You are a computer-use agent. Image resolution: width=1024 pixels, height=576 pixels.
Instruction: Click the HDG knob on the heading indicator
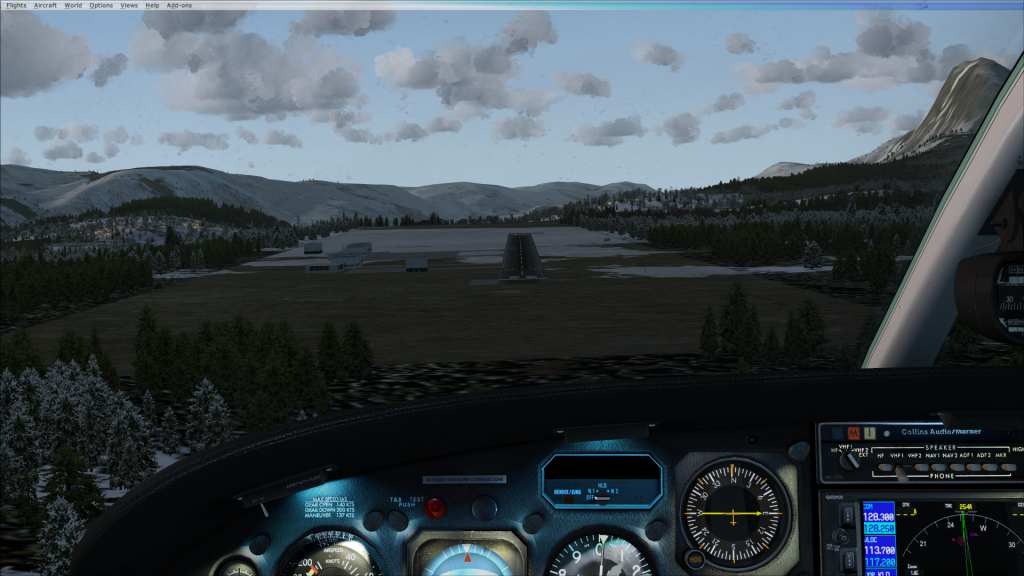pos(693,557)
